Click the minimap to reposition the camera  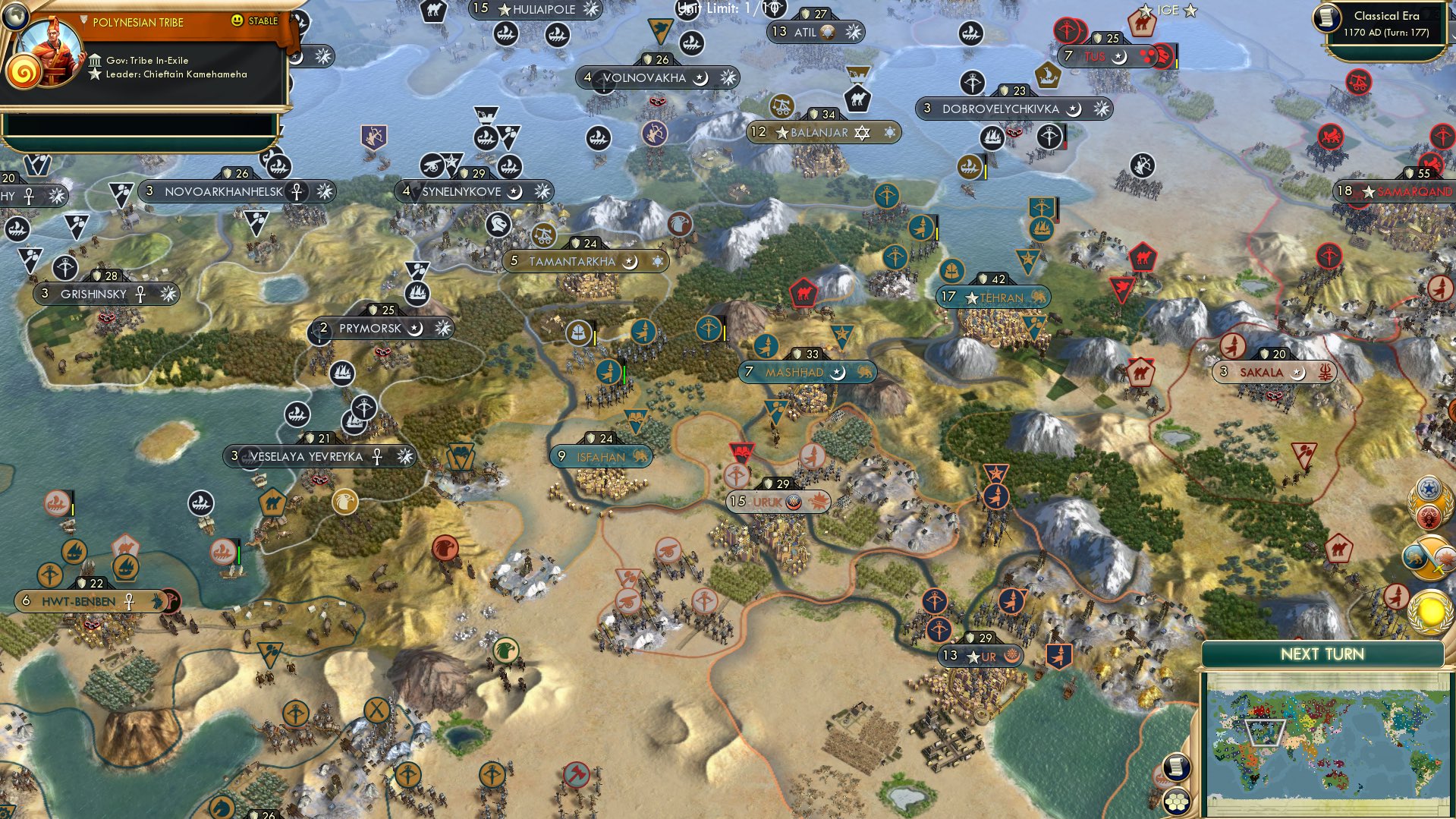[1324, 740]
